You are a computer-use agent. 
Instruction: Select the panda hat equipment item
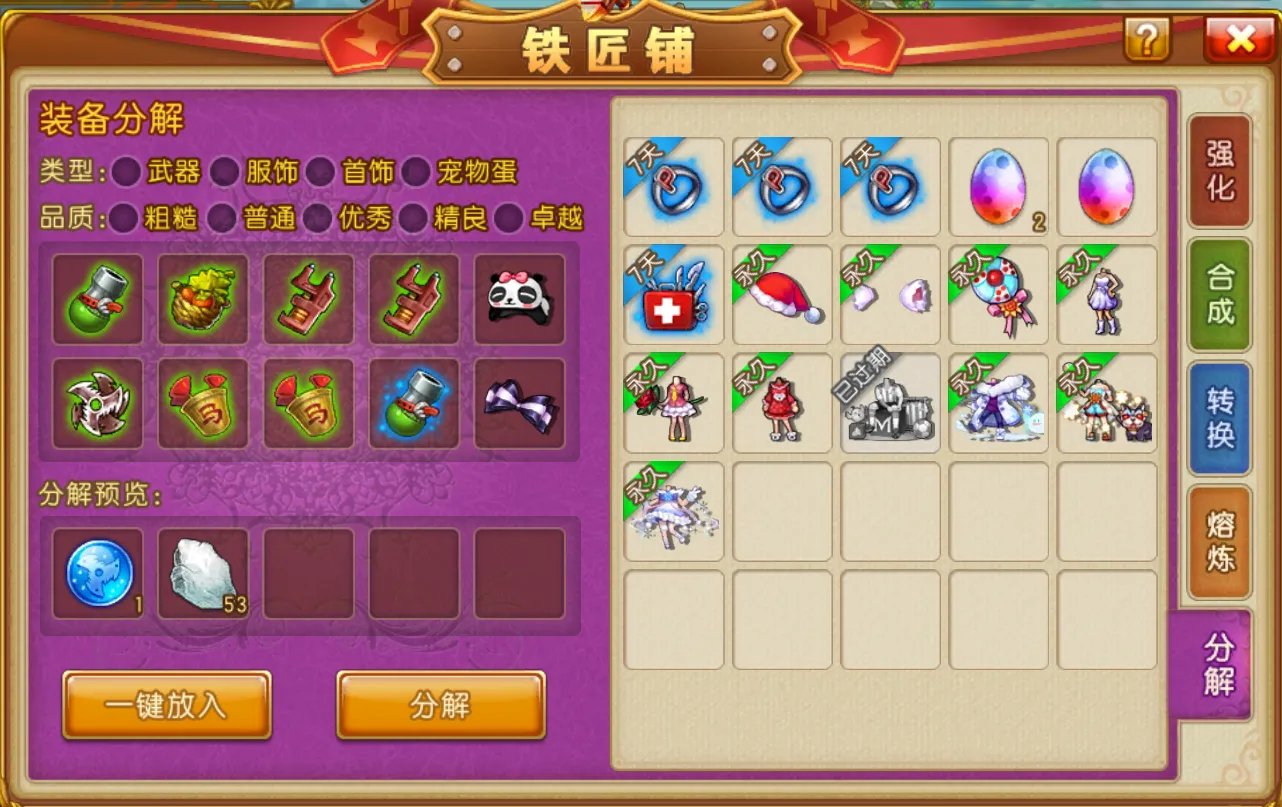[519, 297]
